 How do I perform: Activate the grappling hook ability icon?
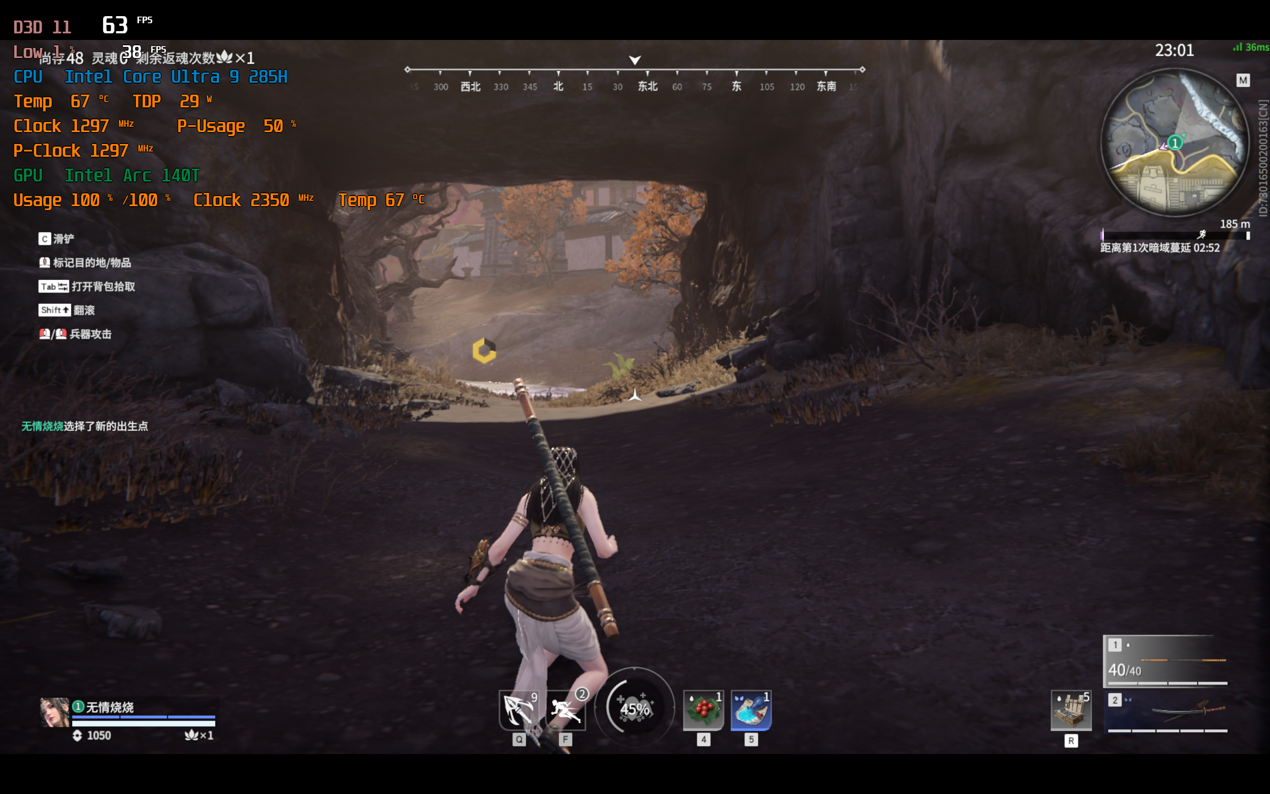518,710
